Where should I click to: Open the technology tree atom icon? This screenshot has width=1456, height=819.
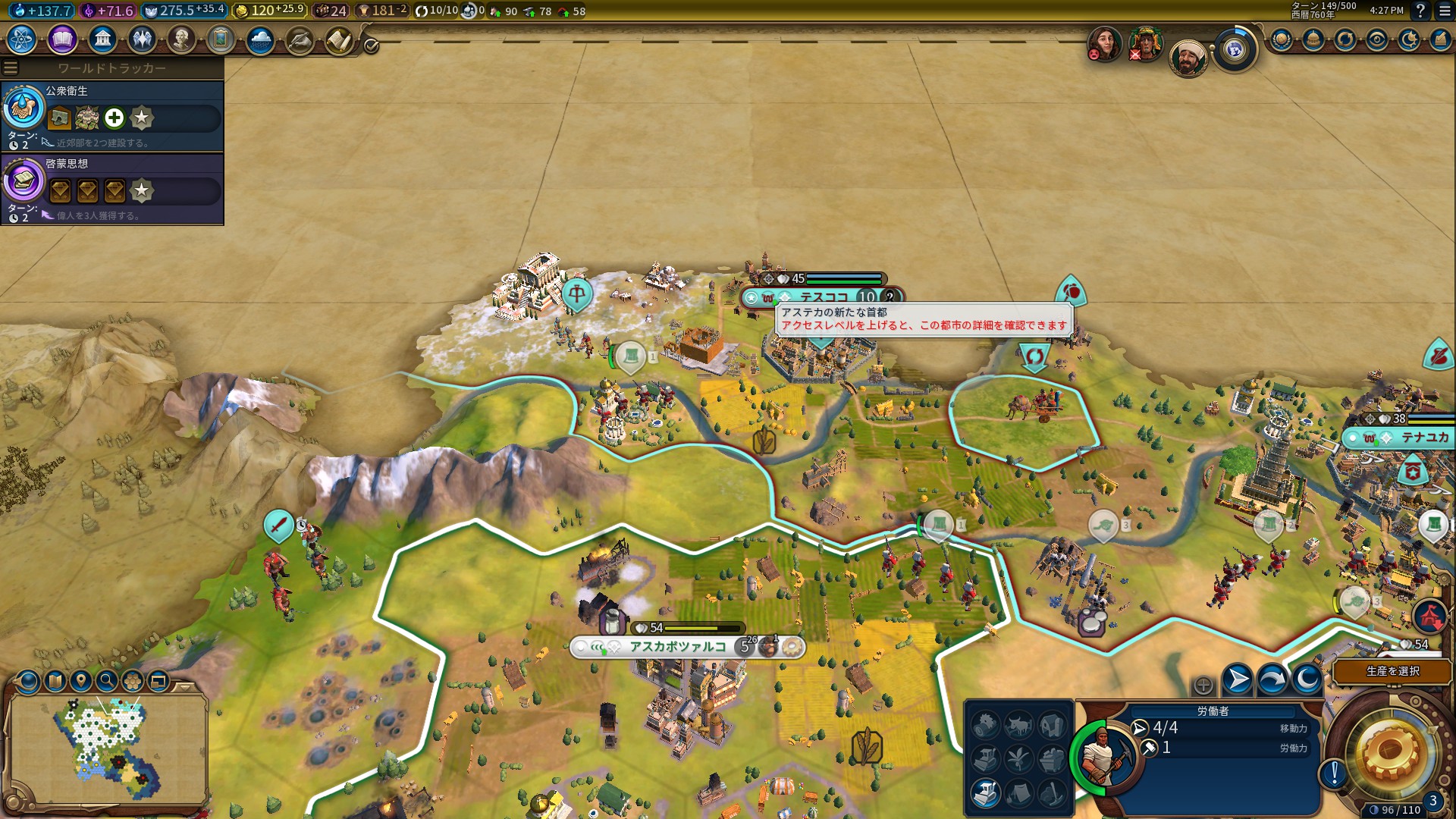click(x=22, y=39)
